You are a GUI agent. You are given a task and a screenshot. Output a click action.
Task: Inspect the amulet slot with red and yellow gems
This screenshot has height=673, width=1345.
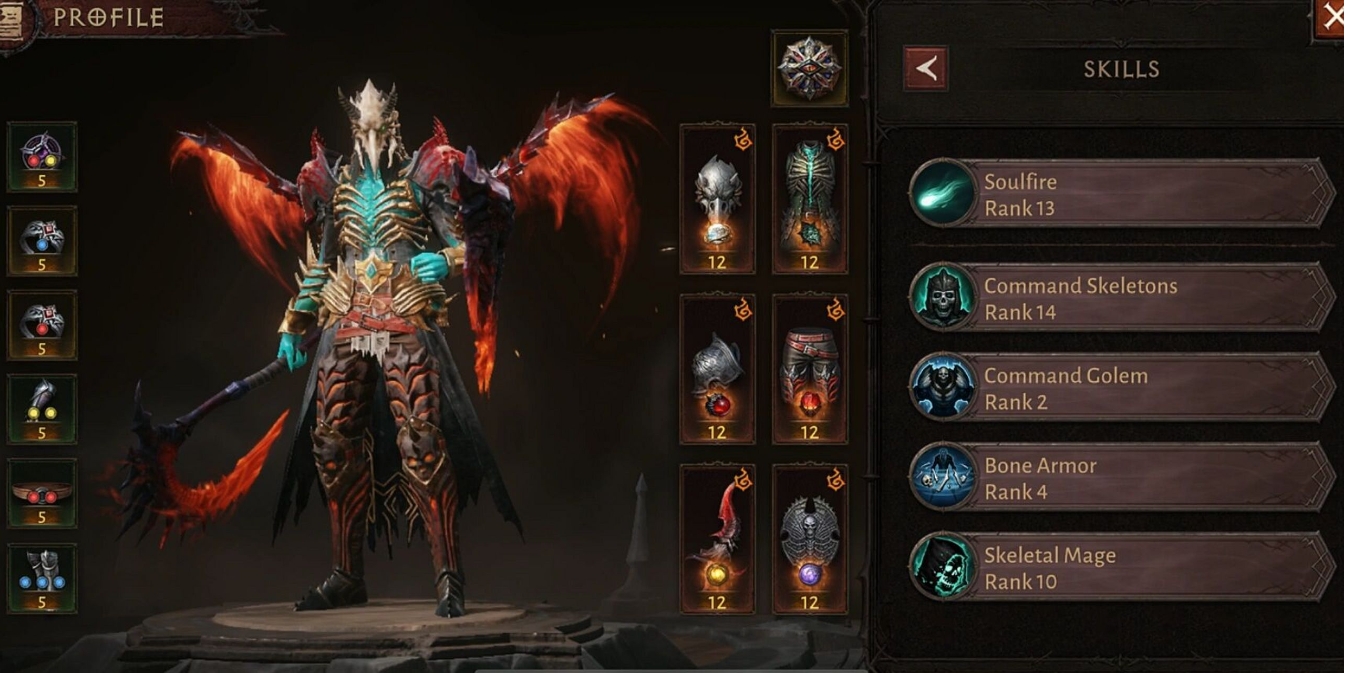pyautogui.click(x=42, y=157)
